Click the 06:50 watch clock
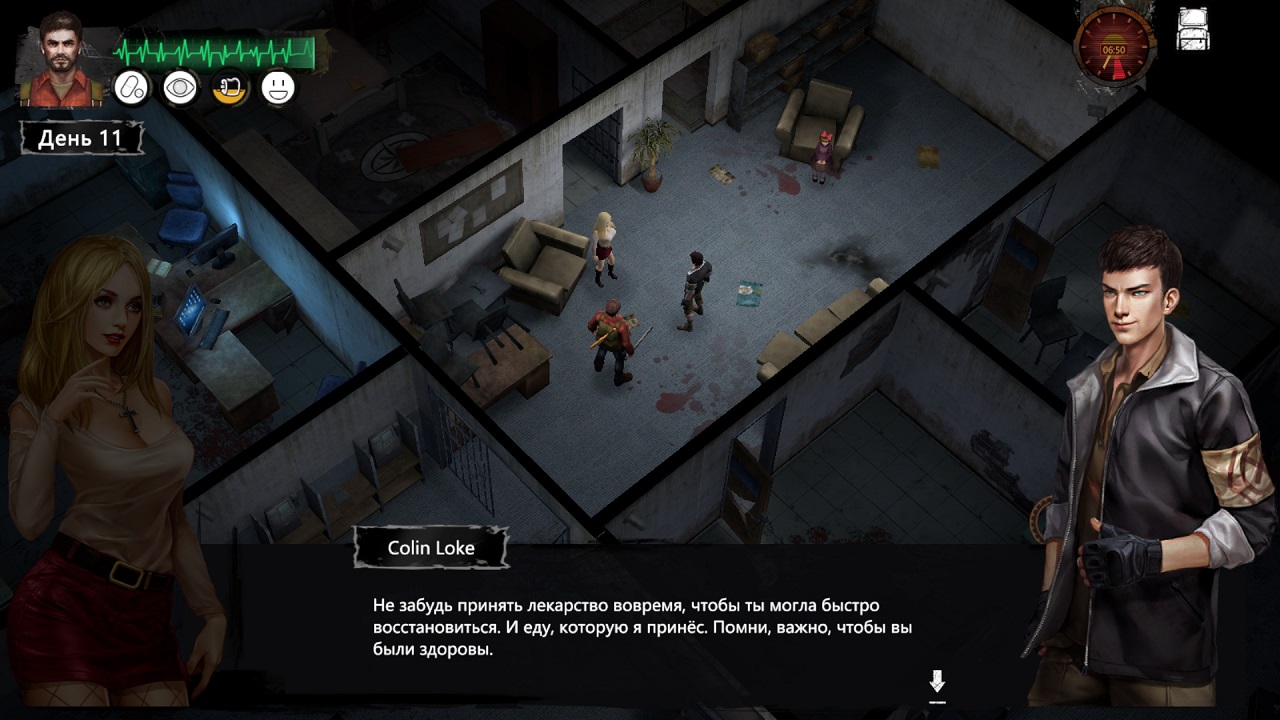The height and width of the screenshot is (720, 1280). click(1114, 47)
